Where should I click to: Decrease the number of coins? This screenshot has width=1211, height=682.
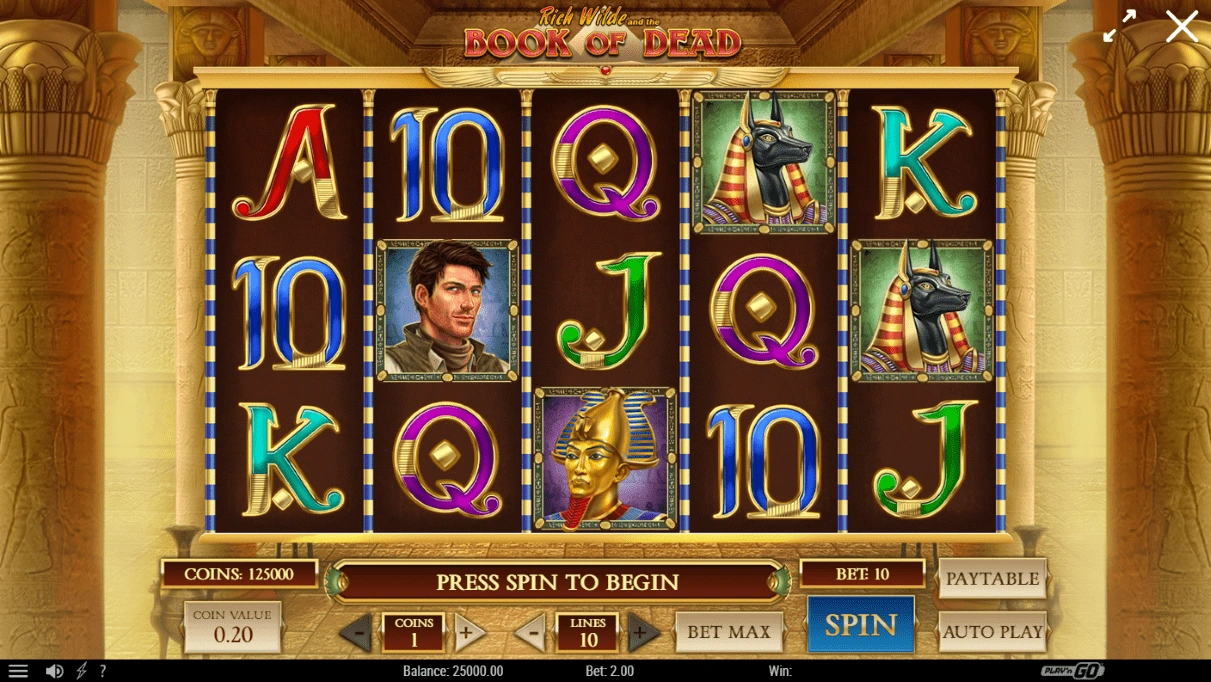click(356, 632)
